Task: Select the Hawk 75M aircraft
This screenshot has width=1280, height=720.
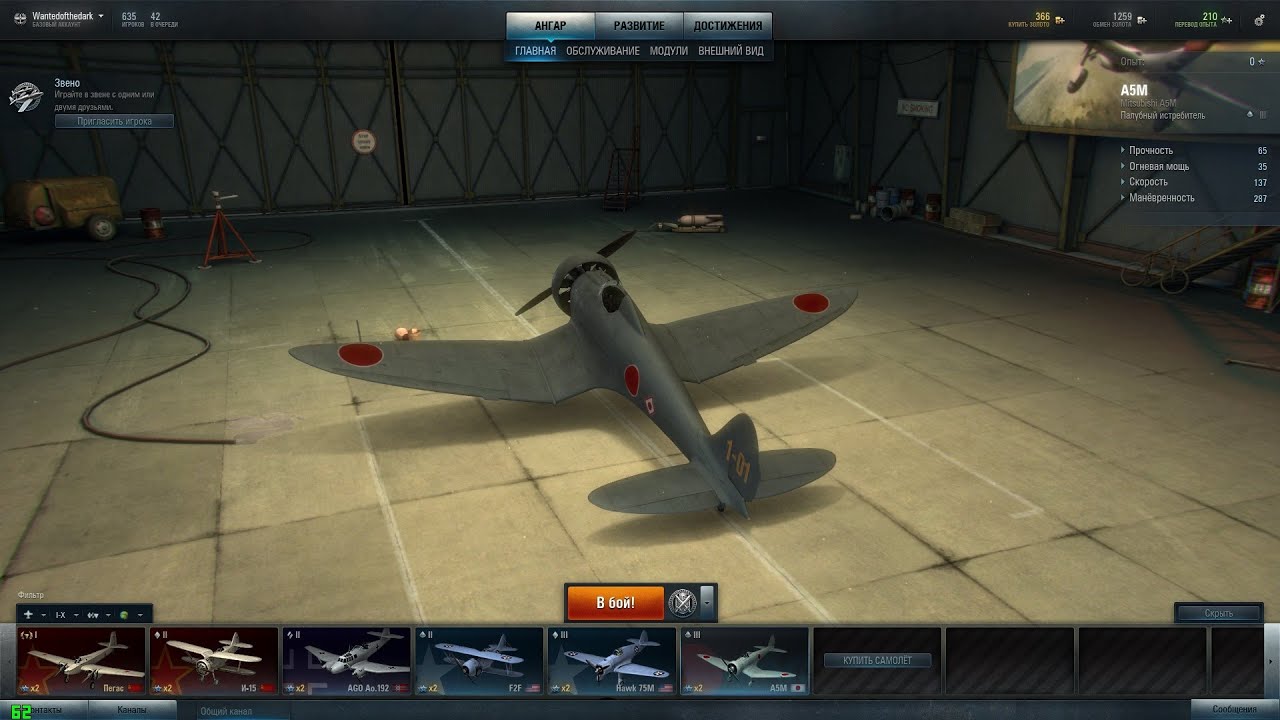Action: click(x=611, y=661)
